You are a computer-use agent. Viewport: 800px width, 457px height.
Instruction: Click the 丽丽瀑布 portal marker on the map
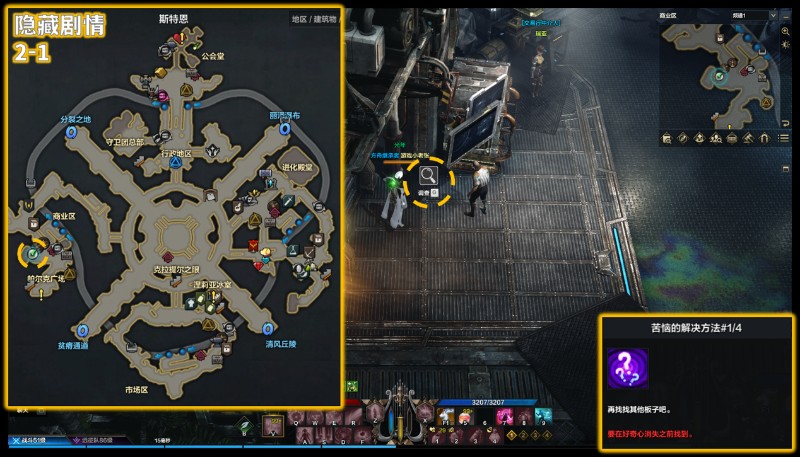pos(286,129)
